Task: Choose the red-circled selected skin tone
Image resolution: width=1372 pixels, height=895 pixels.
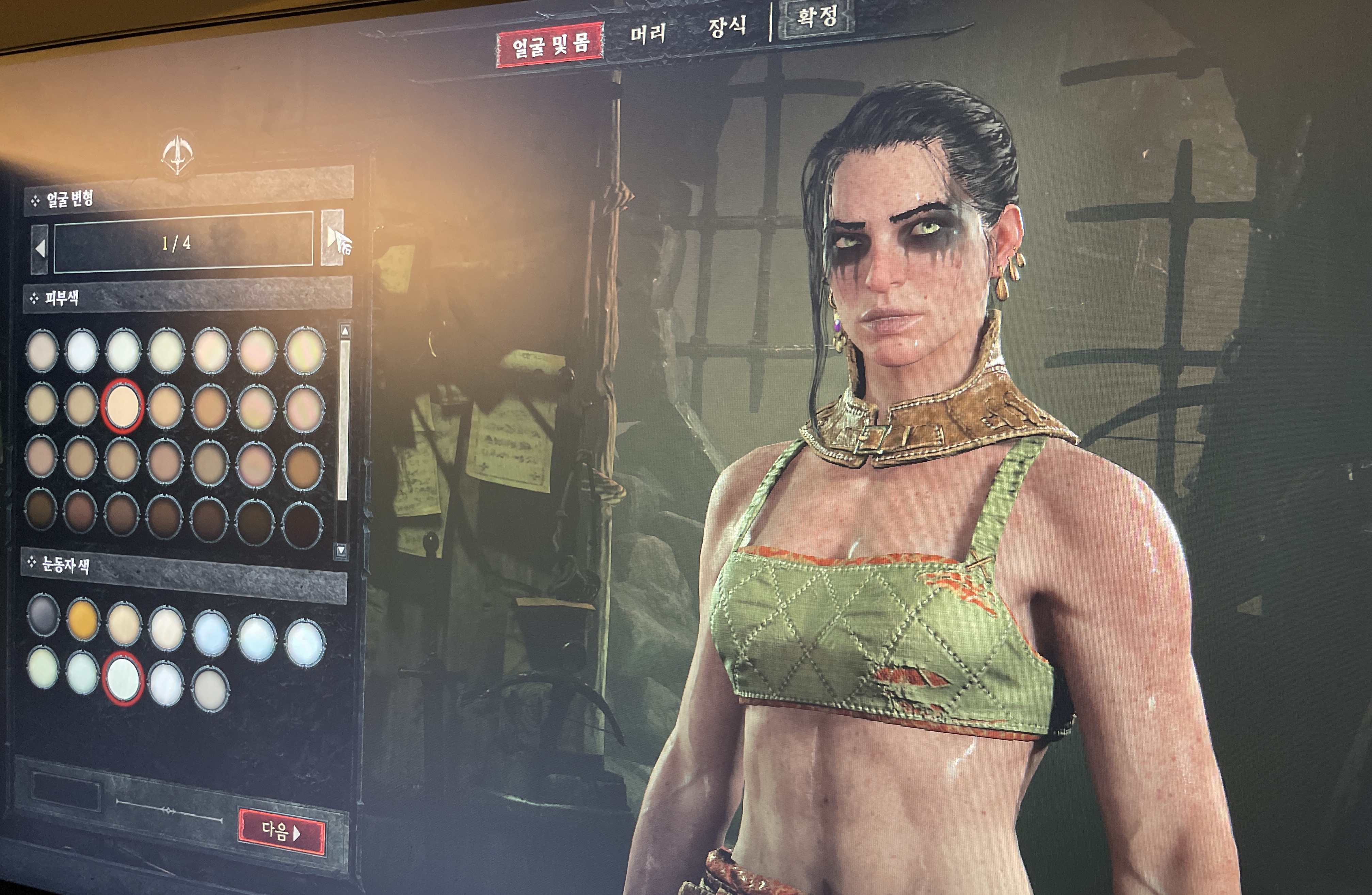Action: pos(122,406)
